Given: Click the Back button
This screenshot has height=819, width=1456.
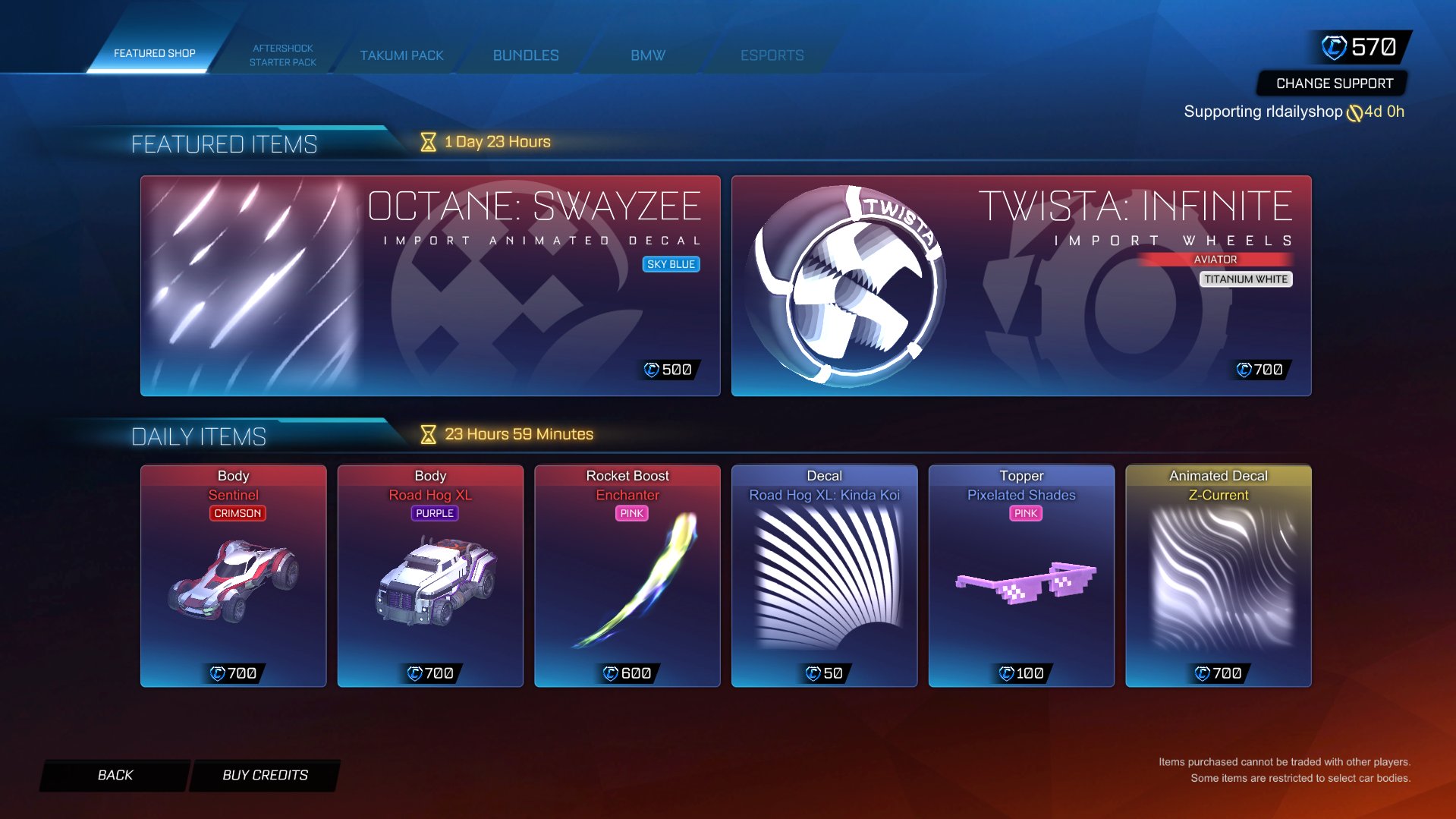Looking at the screenshot, I should [x=115, y=774].
